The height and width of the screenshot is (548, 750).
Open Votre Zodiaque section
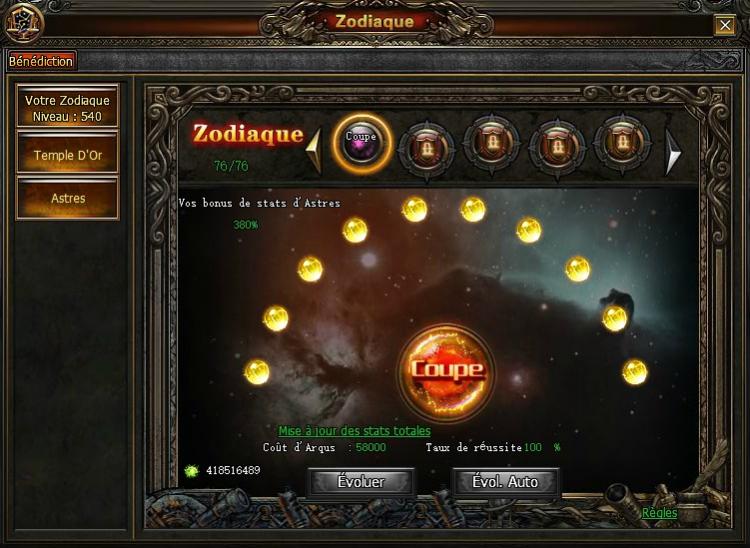tap(68, 107)
